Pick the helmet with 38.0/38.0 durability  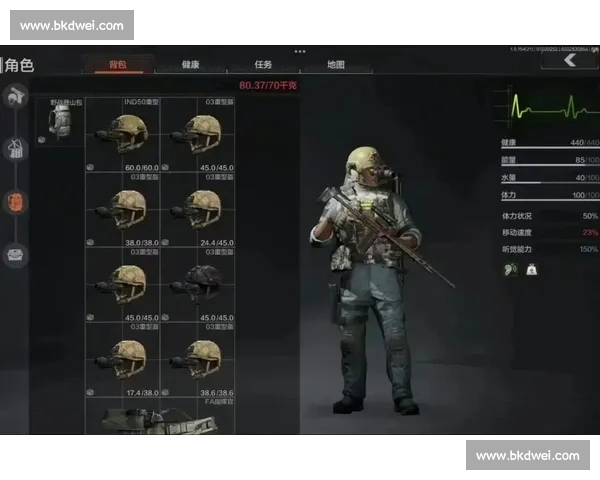124,210
